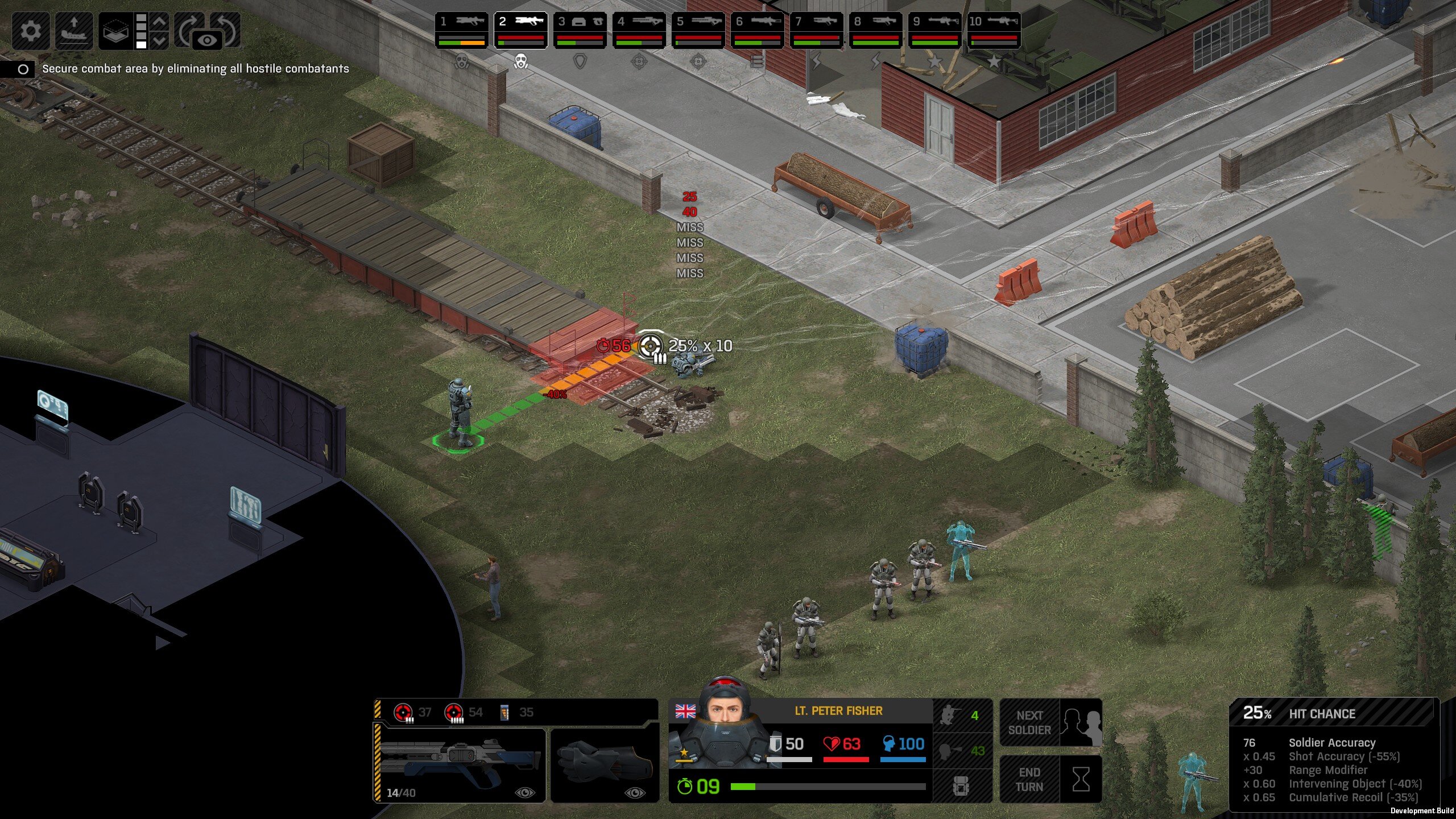Select soldier 1 in the squad bar
Screen dimensions: 1456x819
462,30
